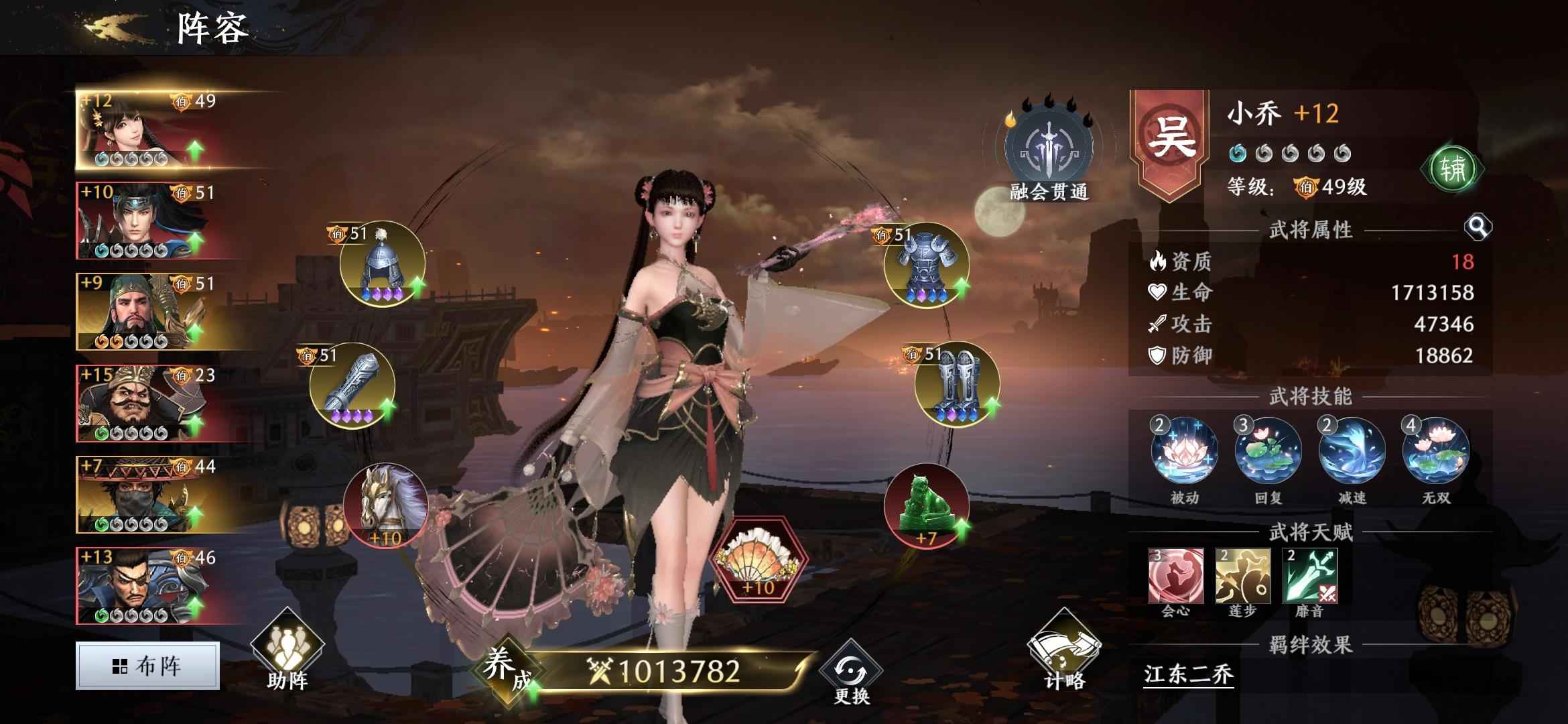Viewport: 1568px width, 724px height.
Task: Open the 助阵 assist panel
Action: pos(287,654)
